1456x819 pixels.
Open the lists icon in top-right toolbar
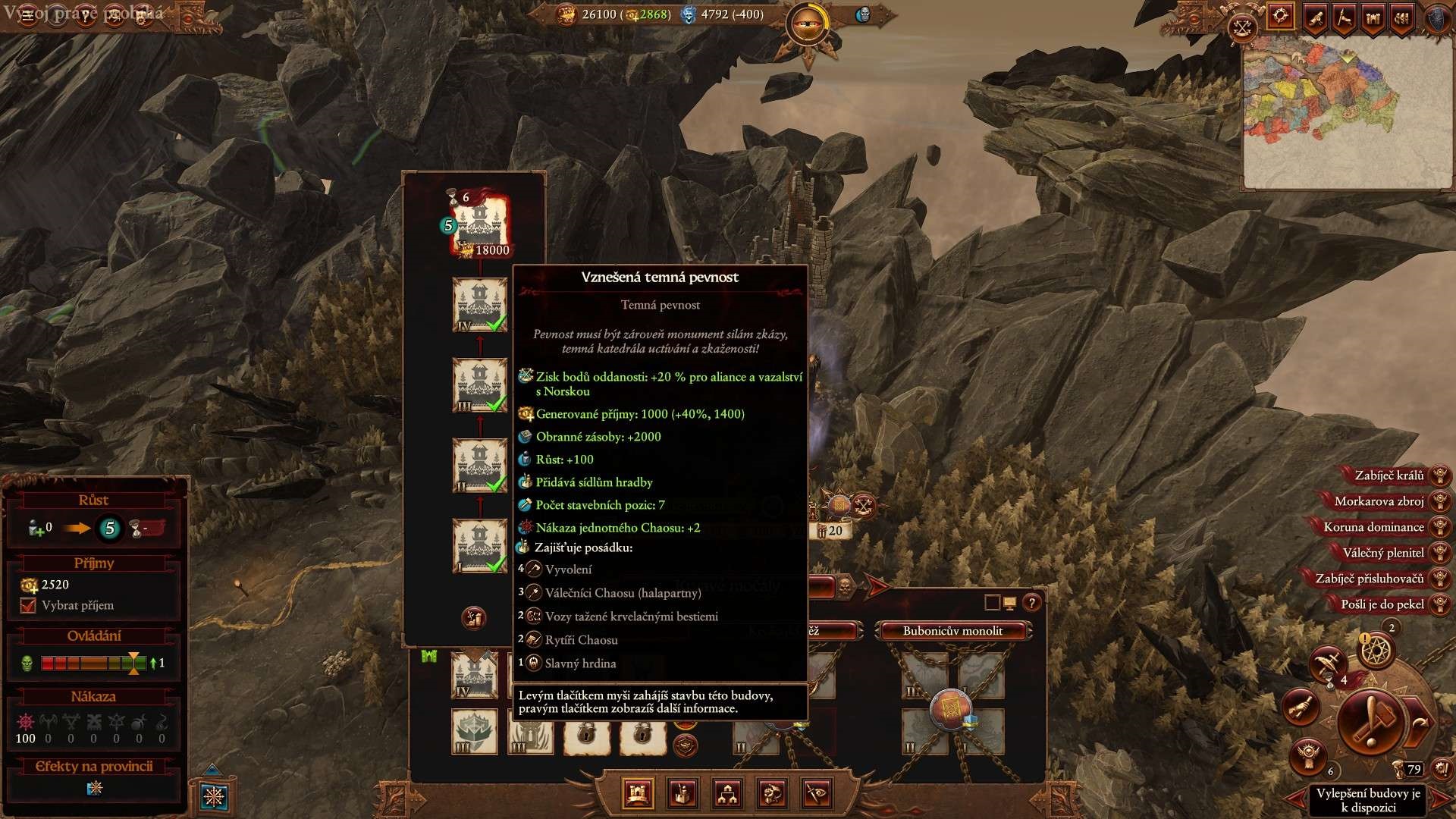1402,19
